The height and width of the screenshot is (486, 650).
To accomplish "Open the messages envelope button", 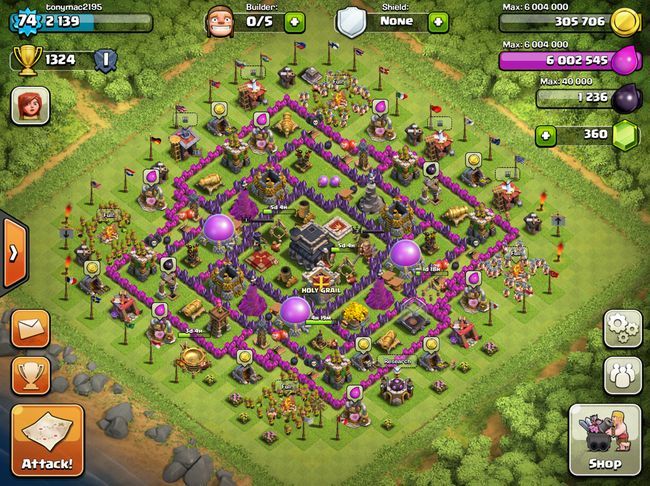I will pyautogui.click(x=31, y=327).
